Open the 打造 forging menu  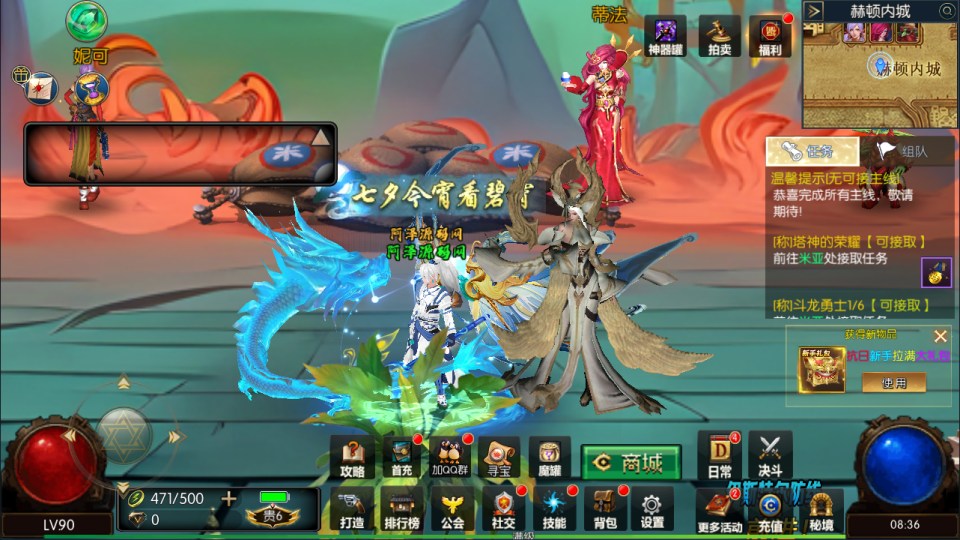click(x=353, y=508)
